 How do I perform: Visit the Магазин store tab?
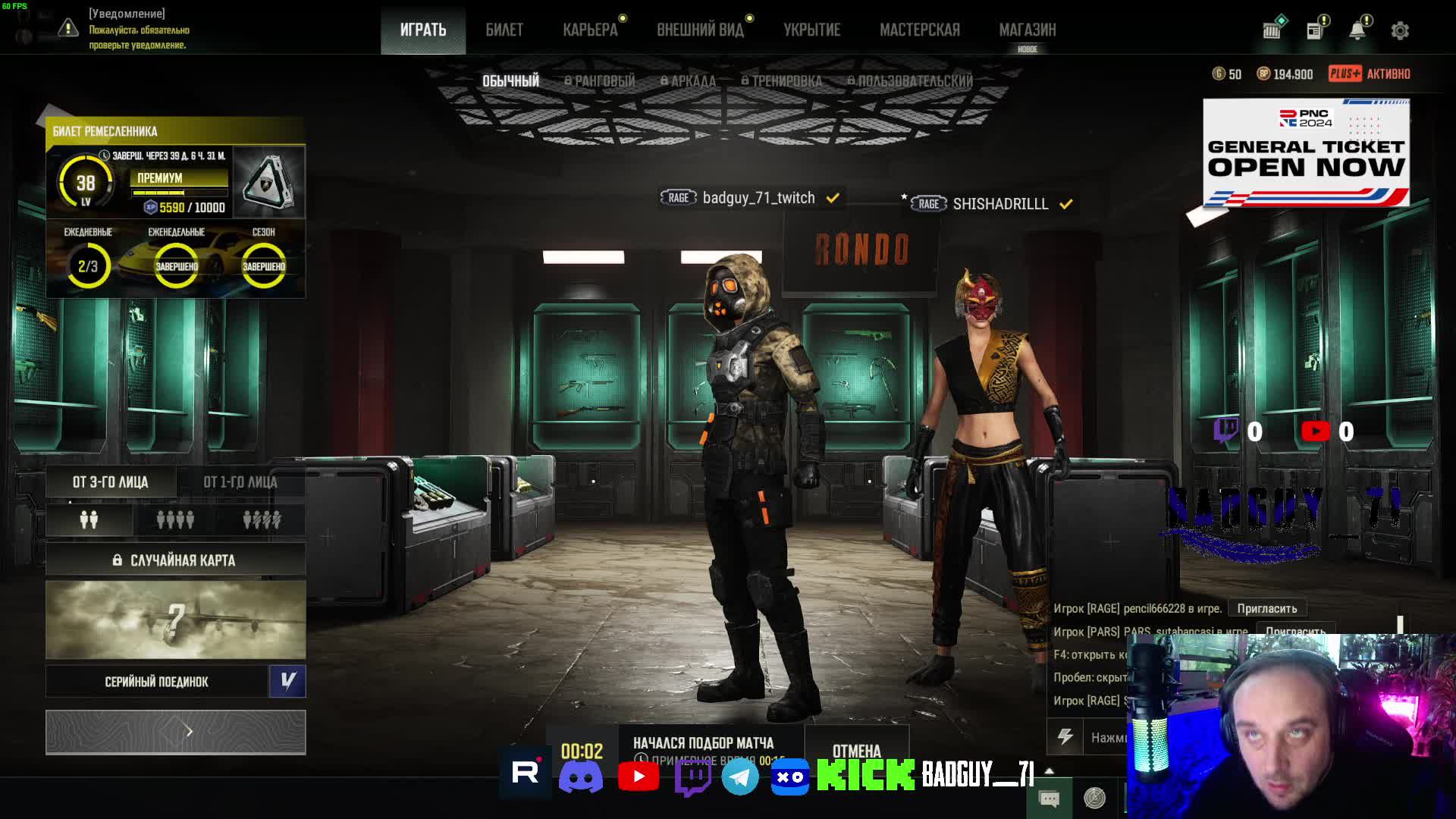1027,30
